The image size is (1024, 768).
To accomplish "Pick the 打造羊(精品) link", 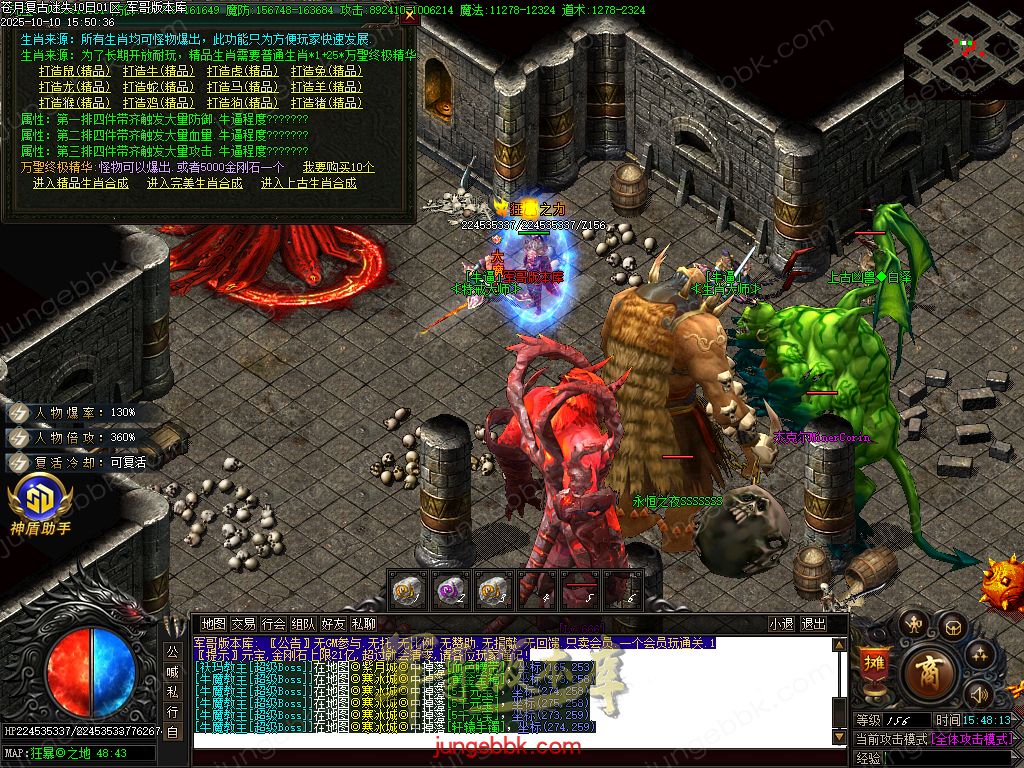I will (327, 87).
